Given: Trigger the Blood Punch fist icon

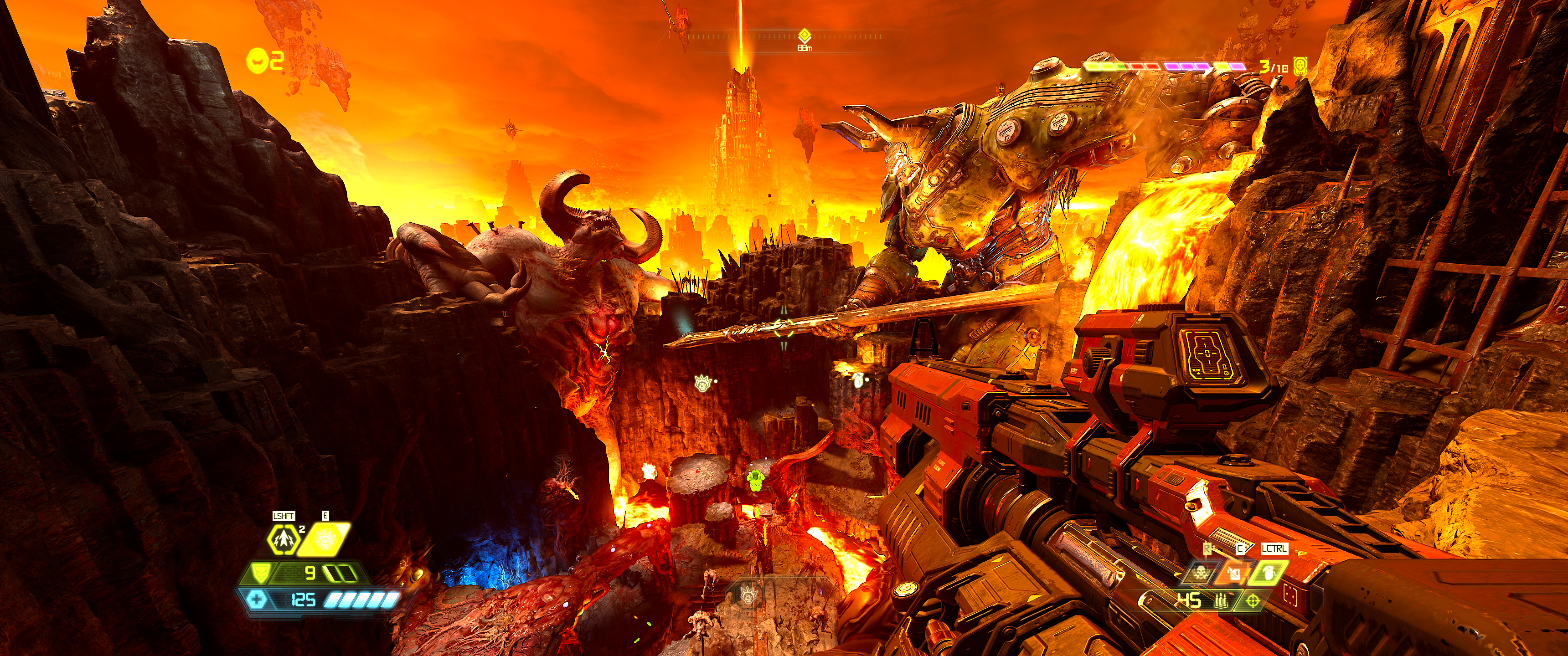Looking at the screenshot, I should click(323, 539).
